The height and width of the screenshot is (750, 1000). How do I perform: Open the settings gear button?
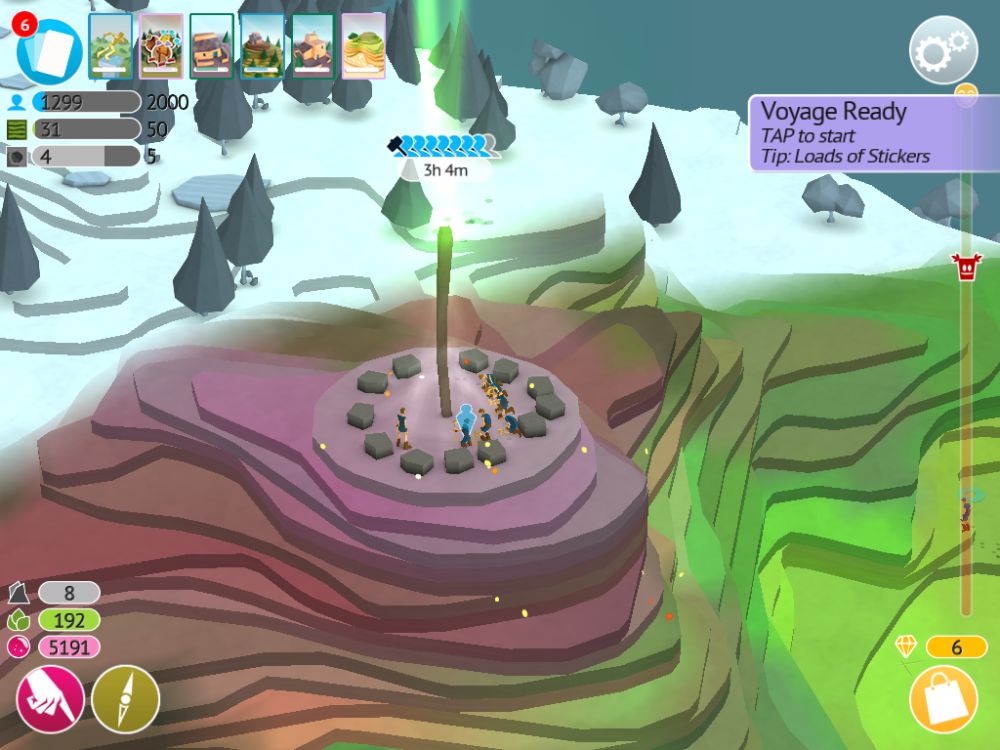pyautogui.click(x=942, y=49)
